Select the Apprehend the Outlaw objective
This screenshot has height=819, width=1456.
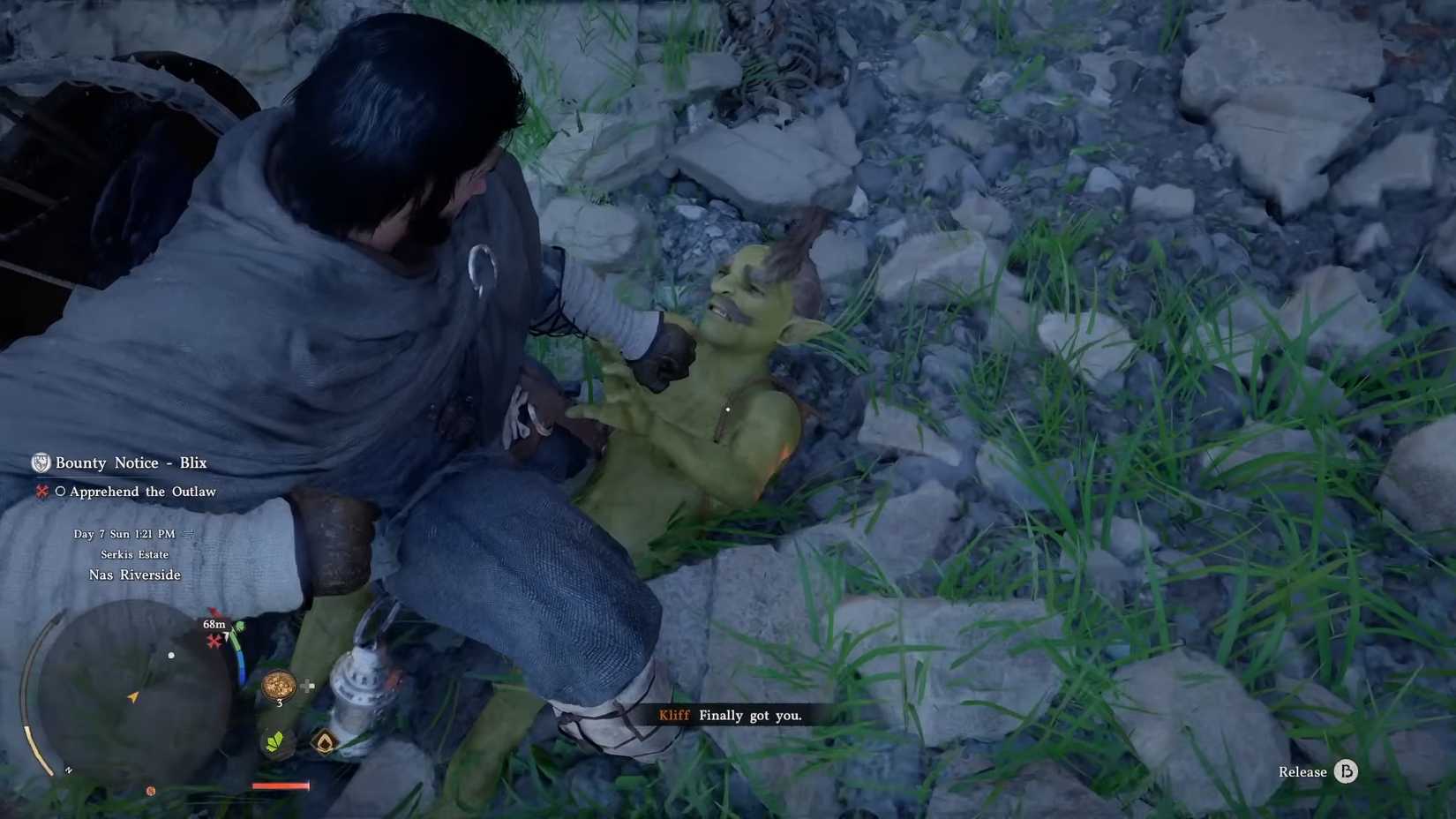coord(142,492)
